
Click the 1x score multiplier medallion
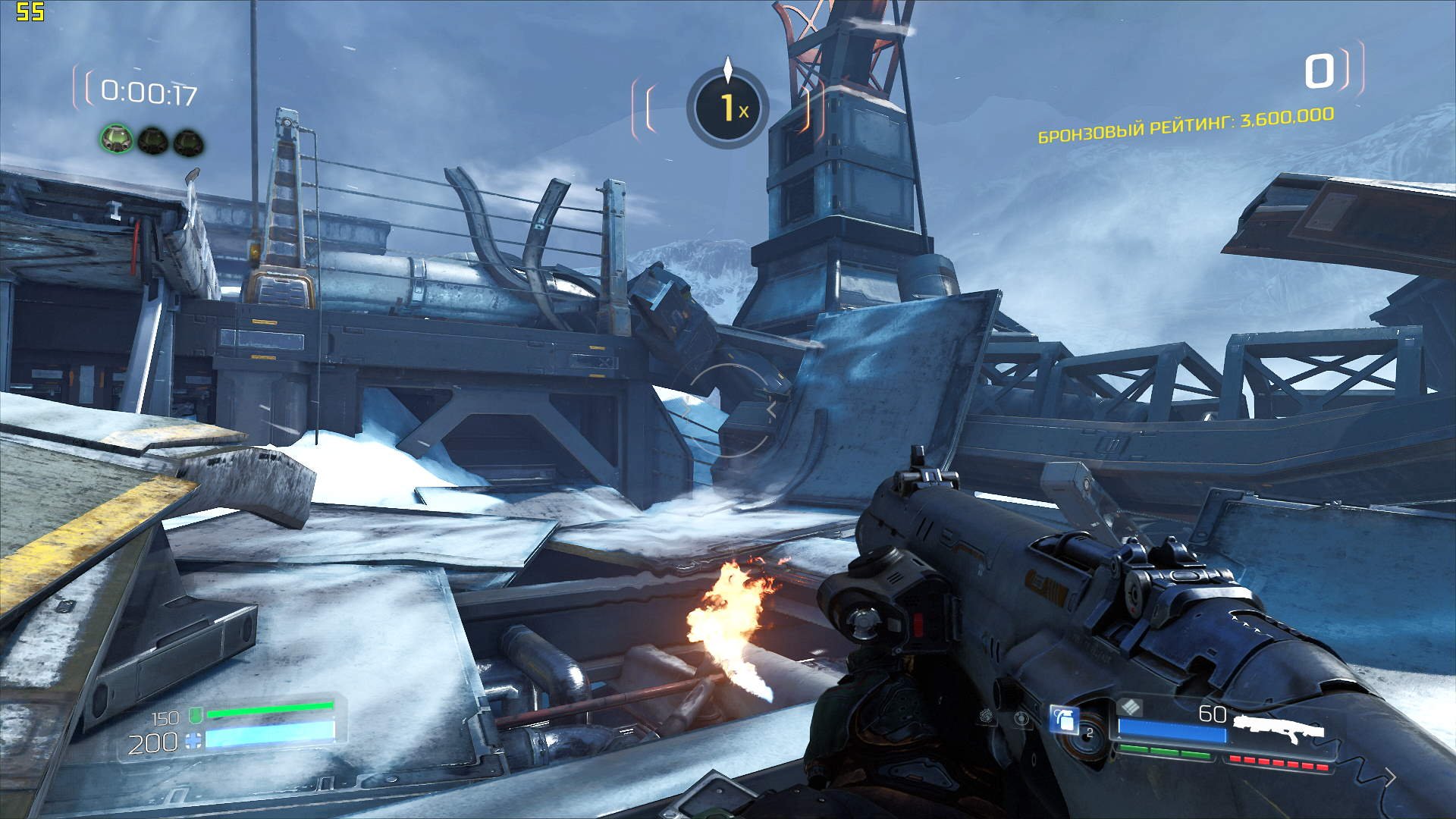coord(728,108)
